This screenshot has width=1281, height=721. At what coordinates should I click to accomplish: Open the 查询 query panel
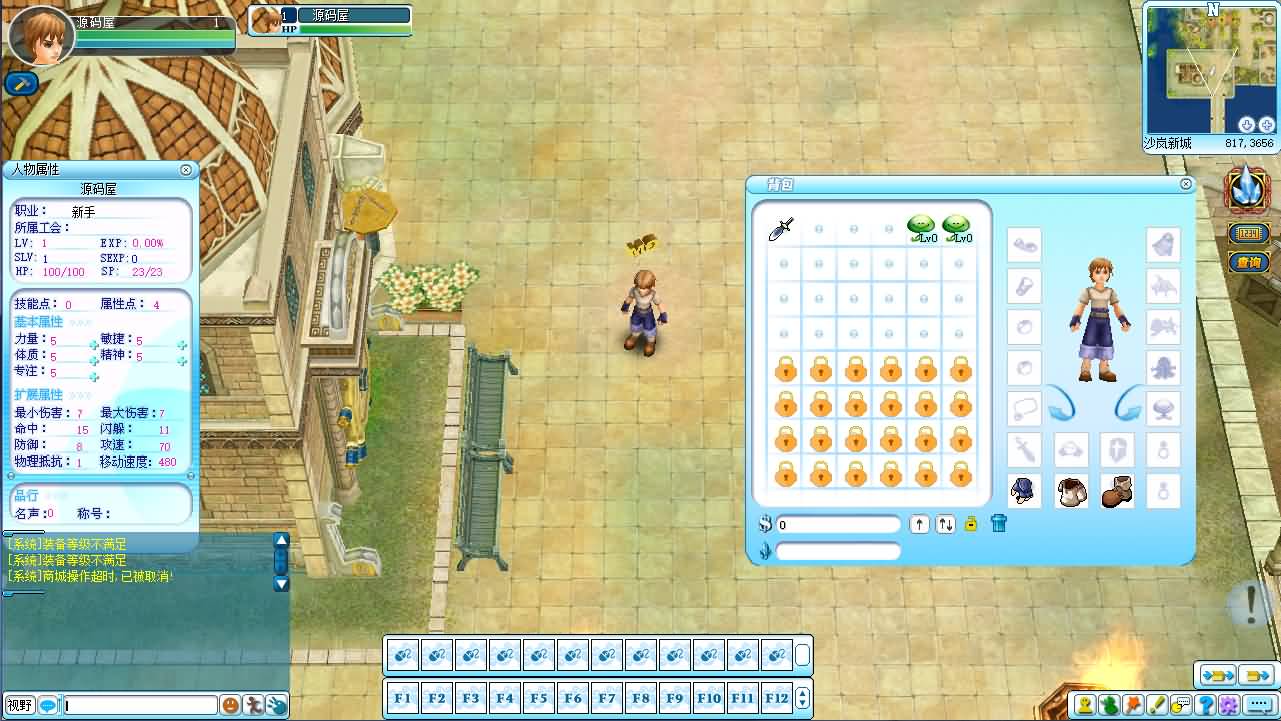tap(1247, 262)
